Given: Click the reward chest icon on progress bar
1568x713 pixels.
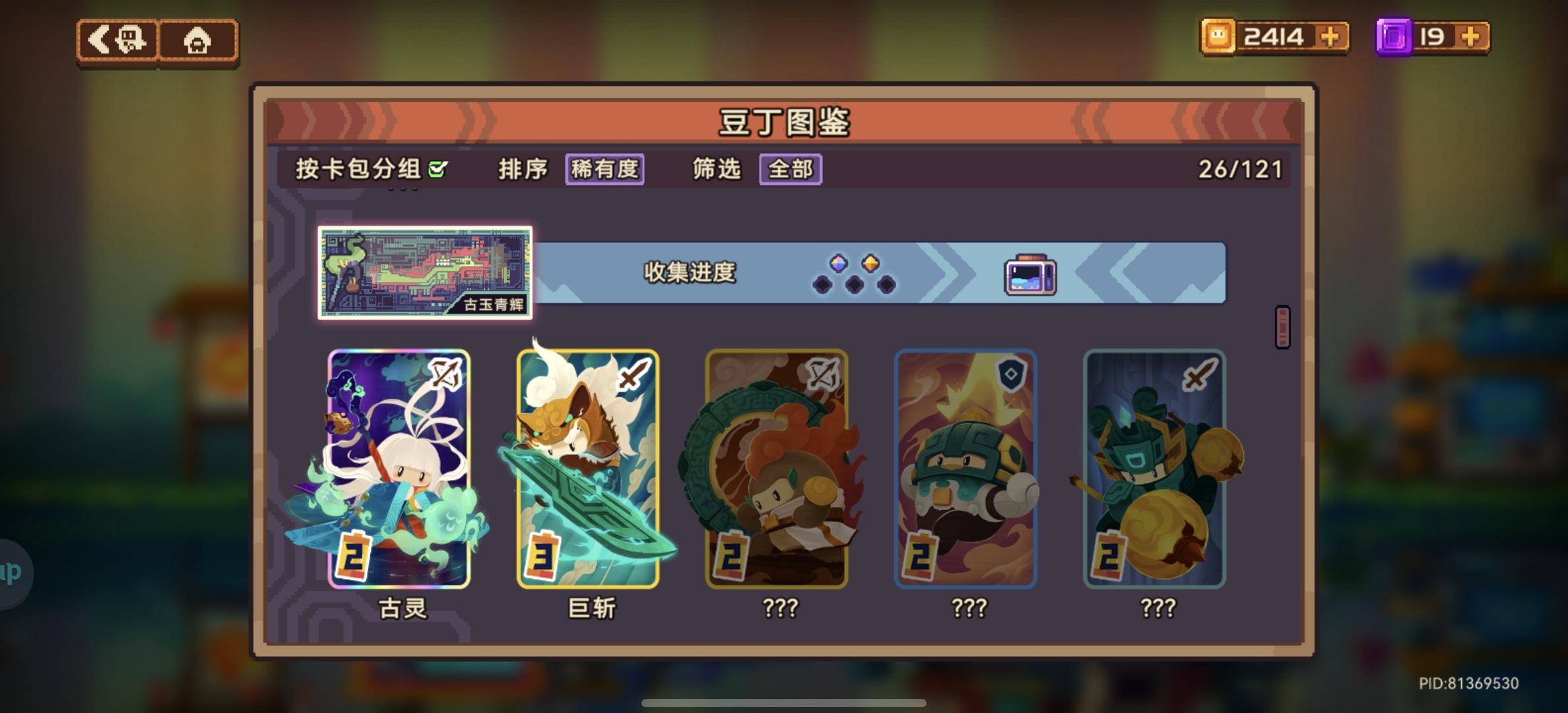Looking at the screenshot, I should 1030,277.
